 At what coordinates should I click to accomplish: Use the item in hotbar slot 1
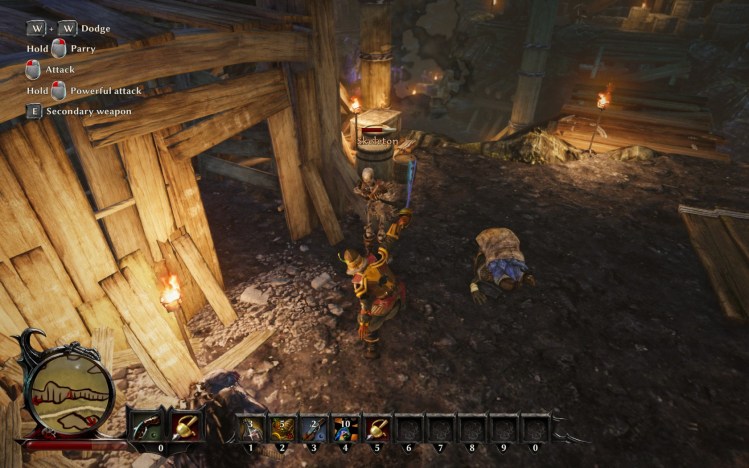[x=251, y=428]
